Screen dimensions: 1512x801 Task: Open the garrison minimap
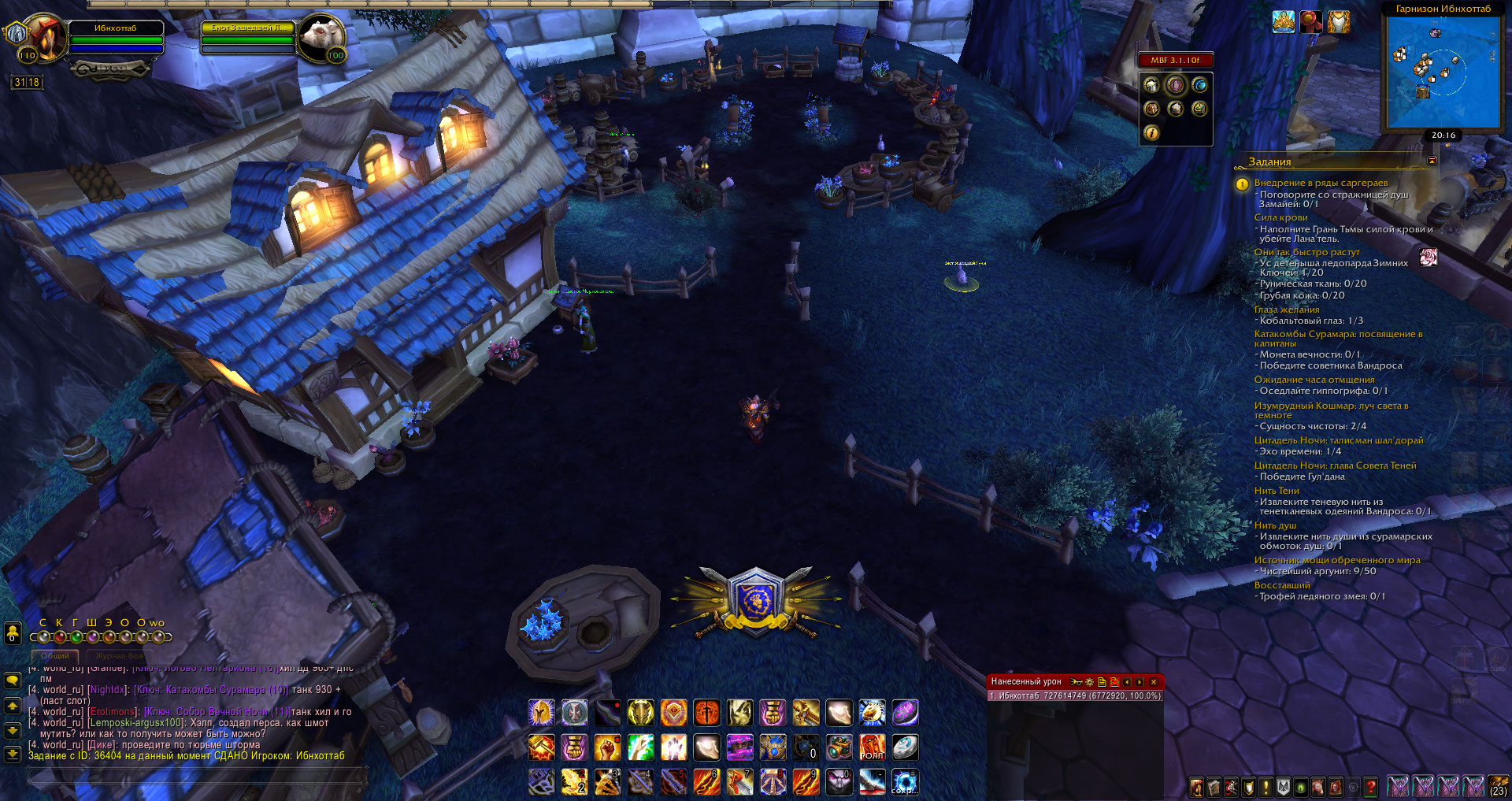tap(1443, 72)
